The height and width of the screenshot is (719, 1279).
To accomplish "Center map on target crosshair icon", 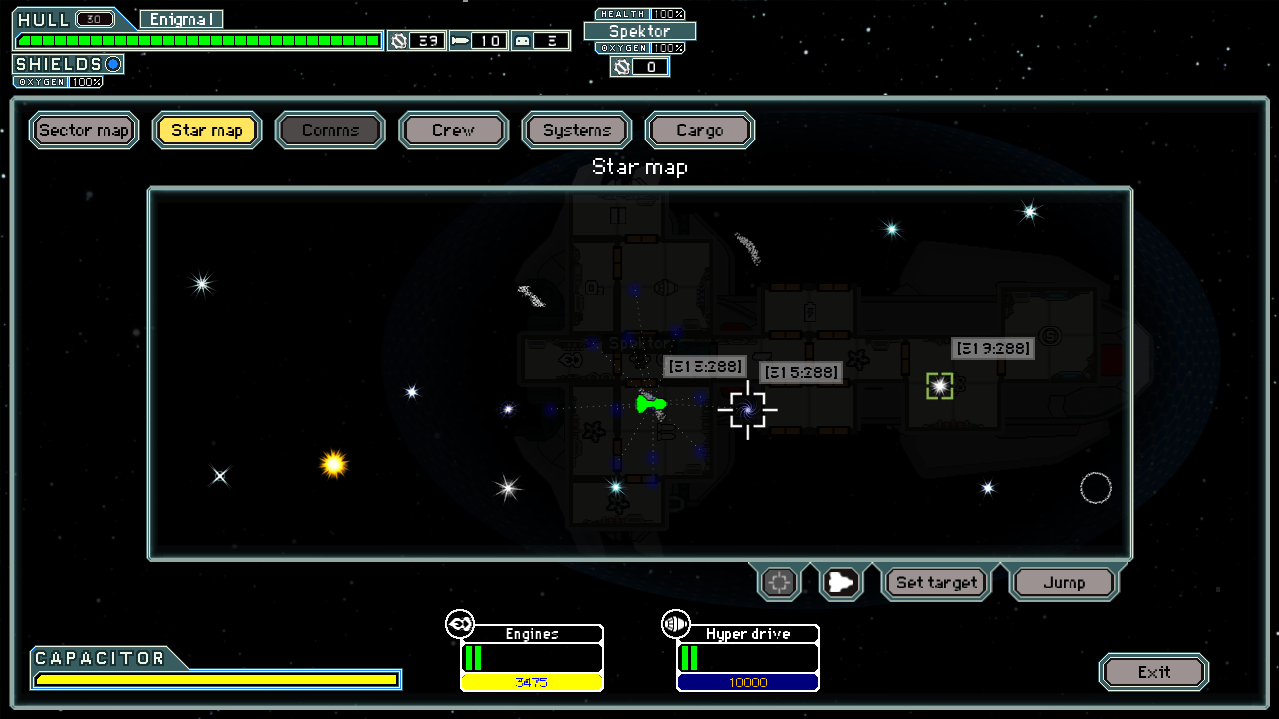I will click(x=780, y=582).
